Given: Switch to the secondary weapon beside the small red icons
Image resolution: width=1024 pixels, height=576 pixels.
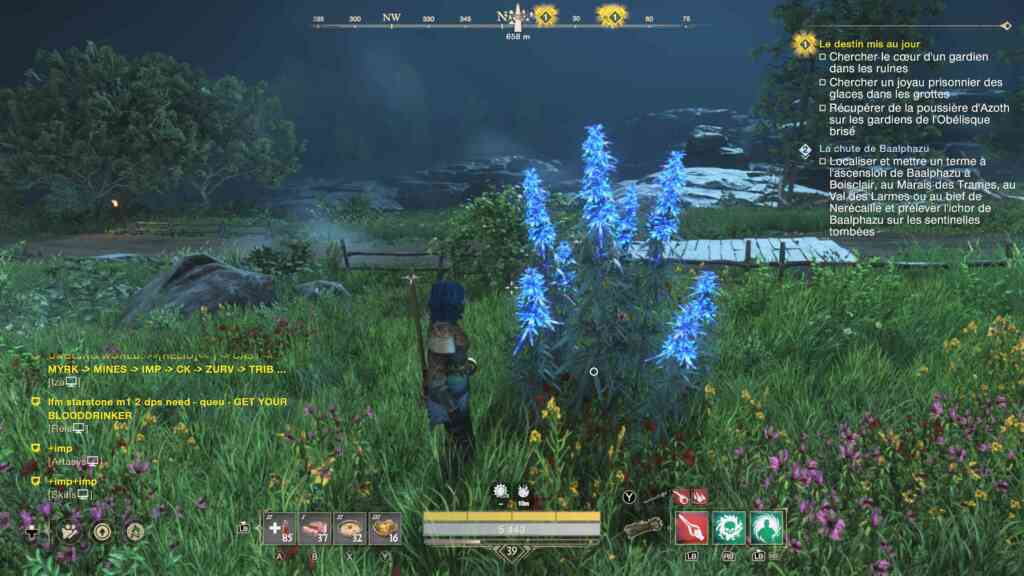Looking at the screenshot, I should pyautogui.click(x=656, y=496).
